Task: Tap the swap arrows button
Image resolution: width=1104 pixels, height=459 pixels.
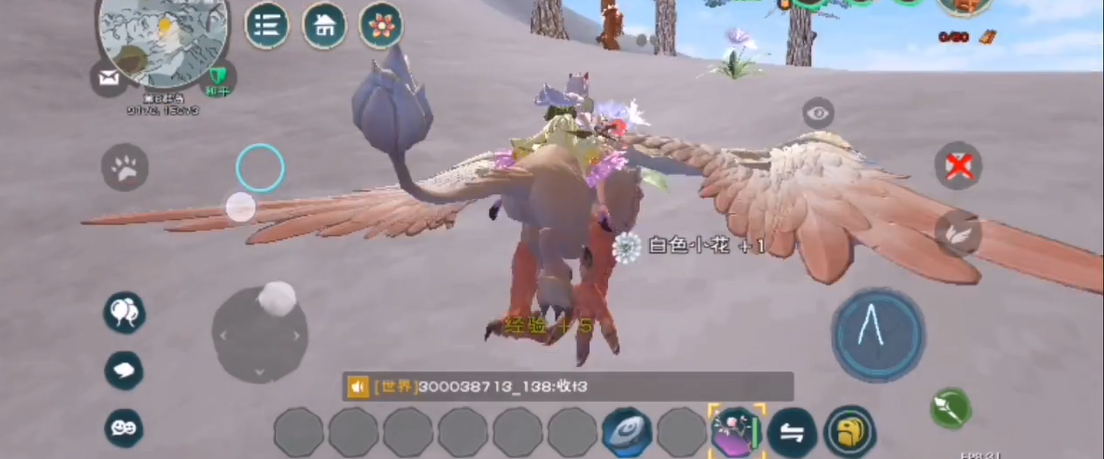Action: pyautogui.click(x=792, y=432)
